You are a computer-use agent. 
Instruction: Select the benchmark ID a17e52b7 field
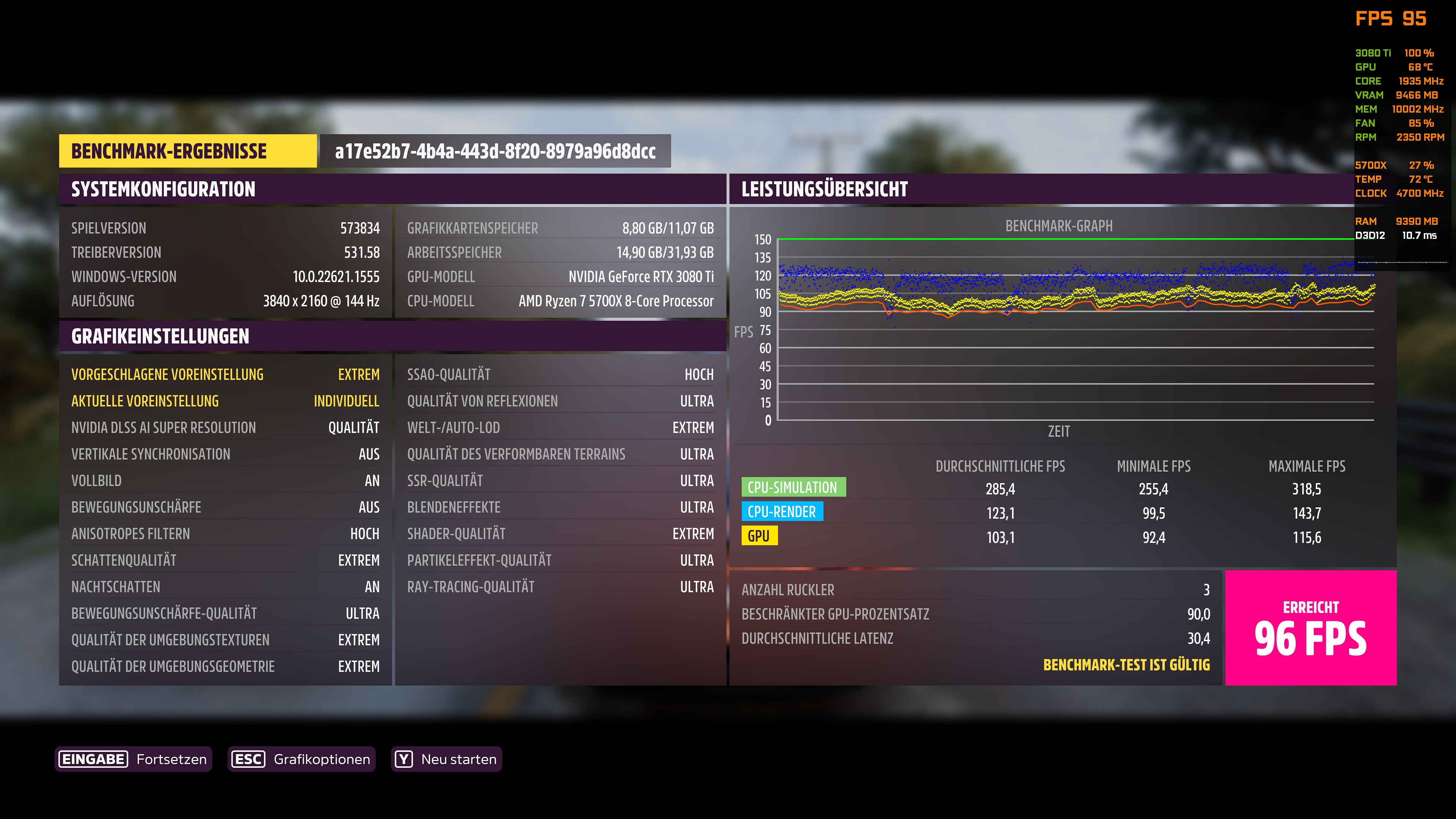coord(494,152)
